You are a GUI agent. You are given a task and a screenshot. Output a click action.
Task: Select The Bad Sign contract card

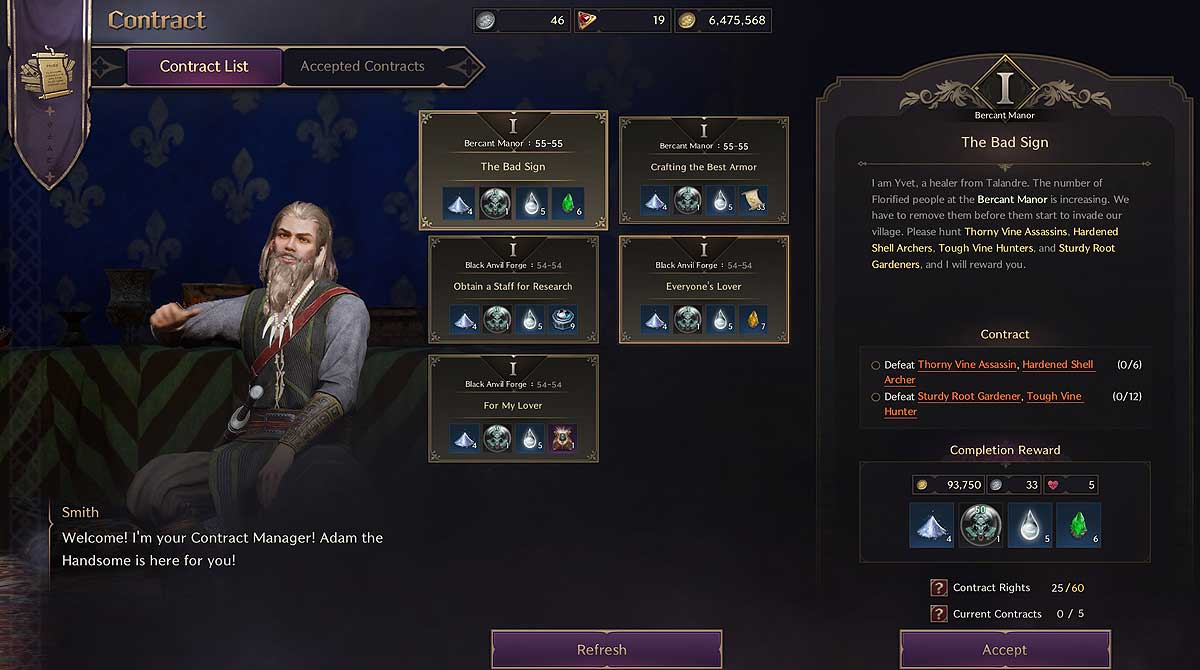point(513,168)
